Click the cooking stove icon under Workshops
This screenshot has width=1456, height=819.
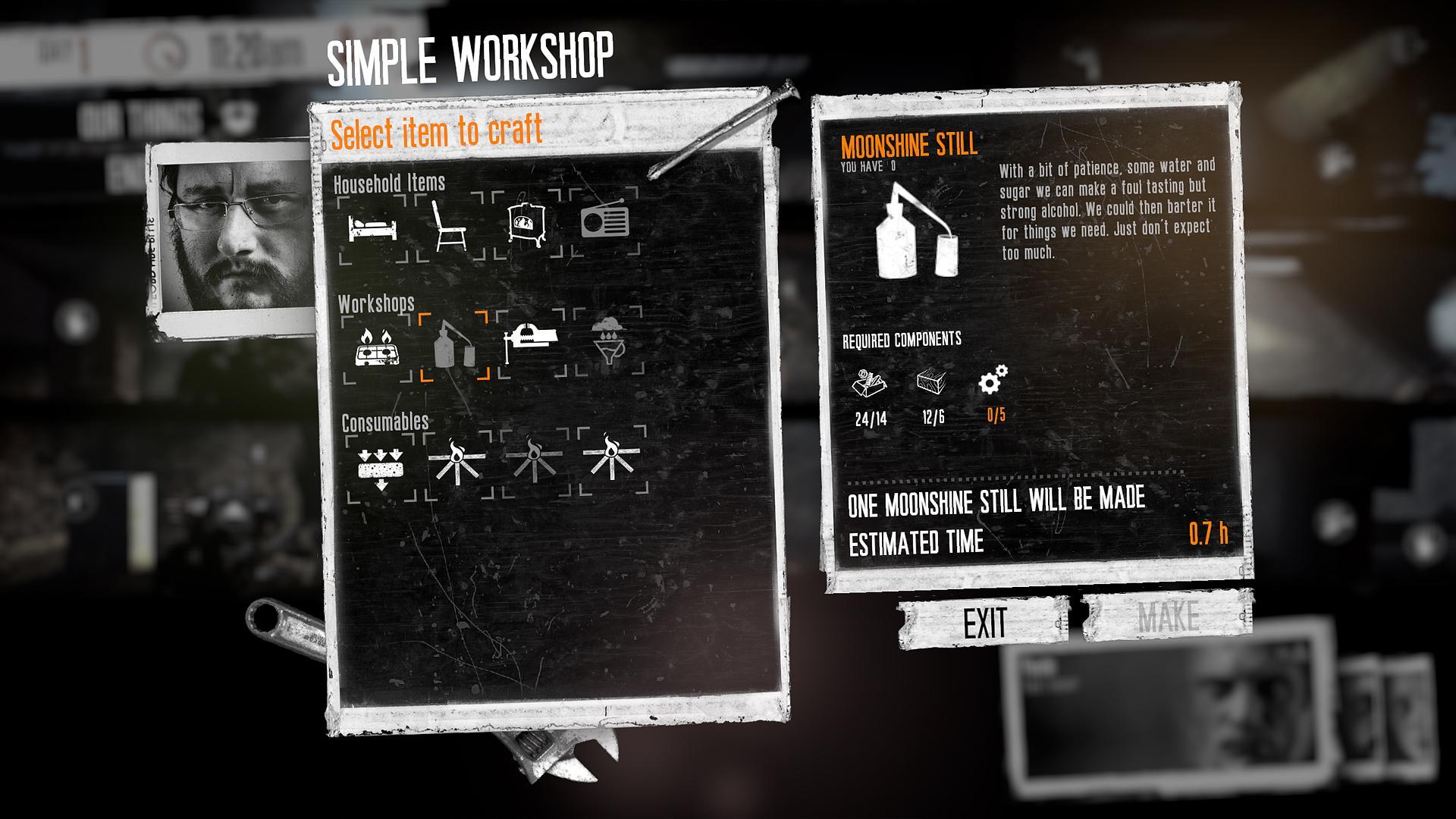pos(376,350)
